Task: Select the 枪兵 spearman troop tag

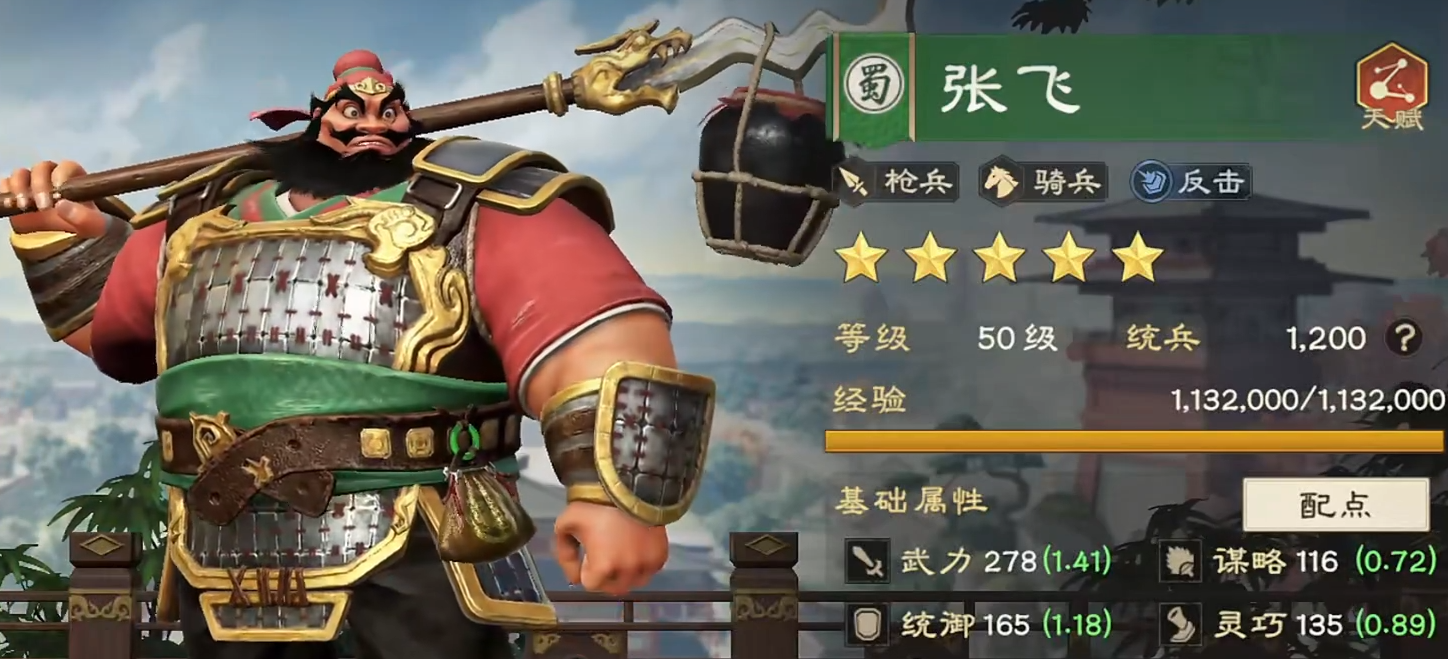Action: [x=897, y=181]
